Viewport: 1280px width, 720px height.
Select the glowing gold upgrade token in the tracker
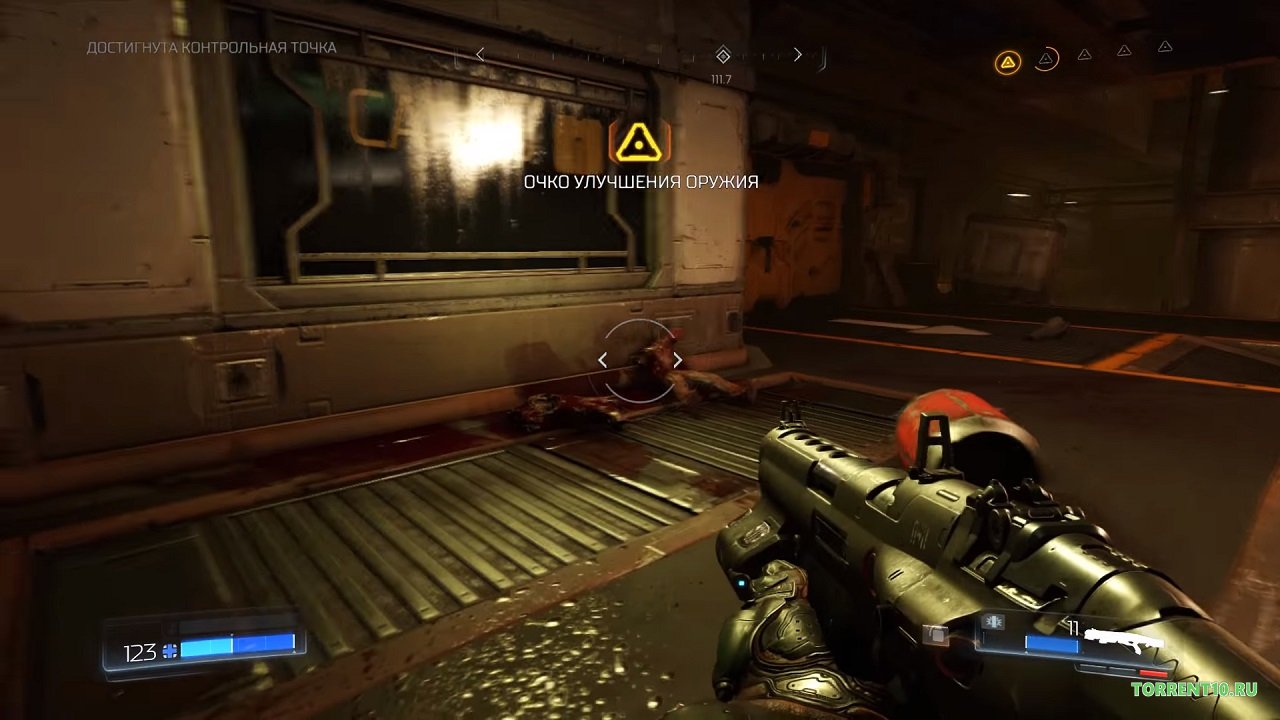[1008, 63]
